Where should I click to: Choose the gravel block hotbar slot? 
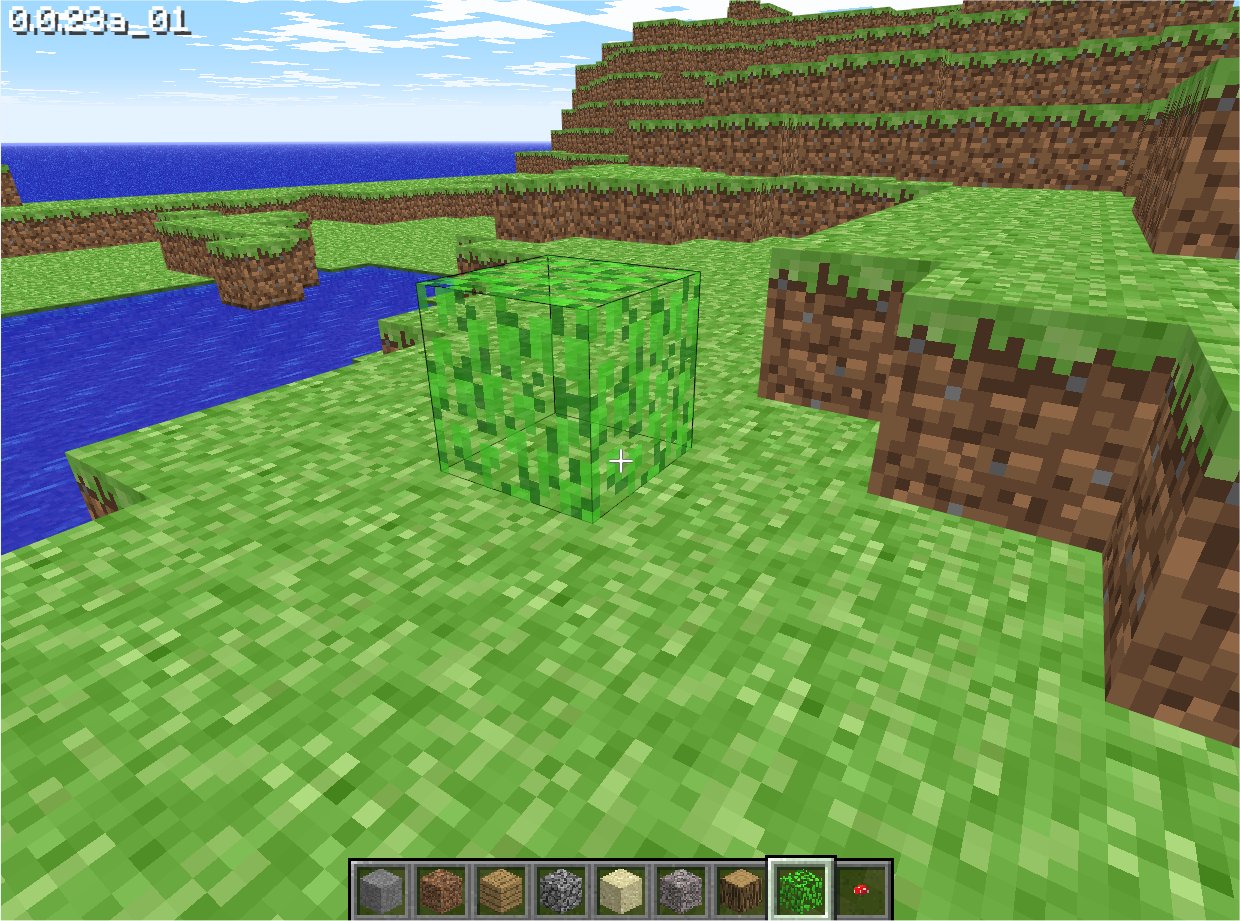coord(680,888)
